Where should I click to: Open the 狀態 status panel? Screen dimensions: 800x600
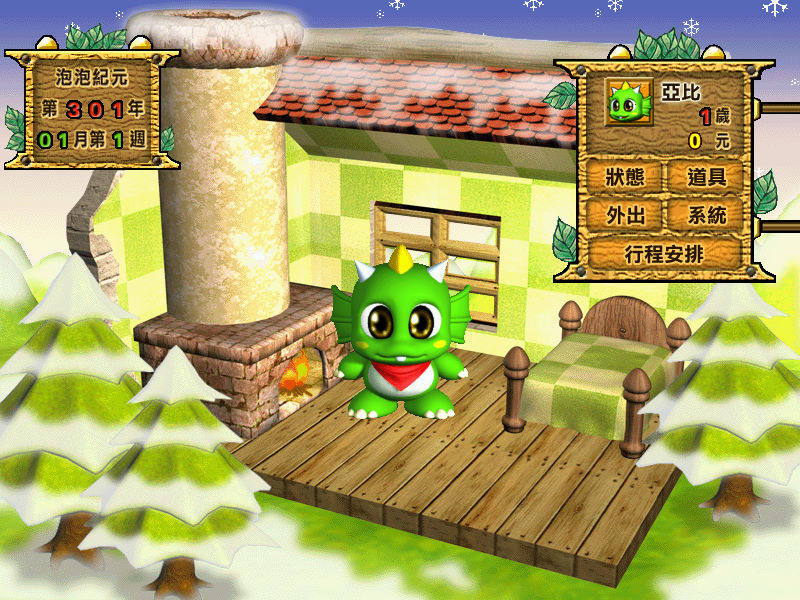(x=620, y=177)
